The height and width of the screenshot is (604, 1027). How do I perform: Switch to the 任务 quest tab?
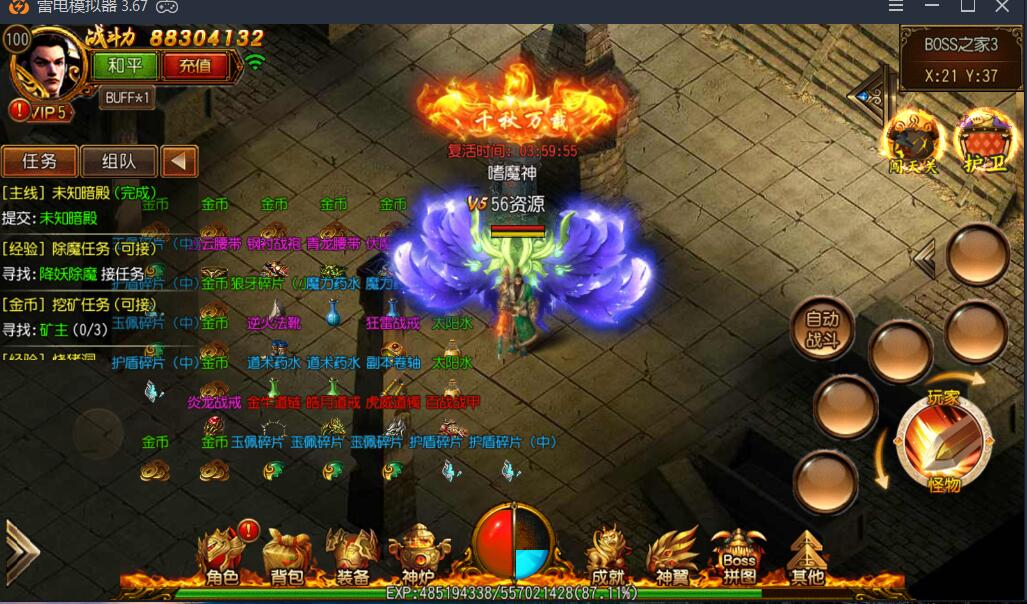39,161
